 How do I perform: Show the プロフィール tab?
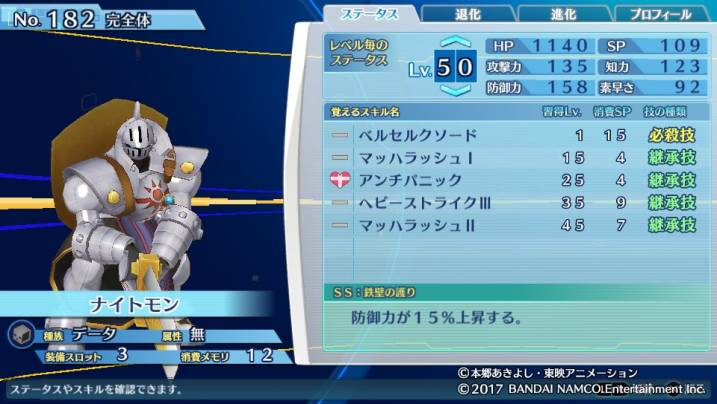[659, 14]
